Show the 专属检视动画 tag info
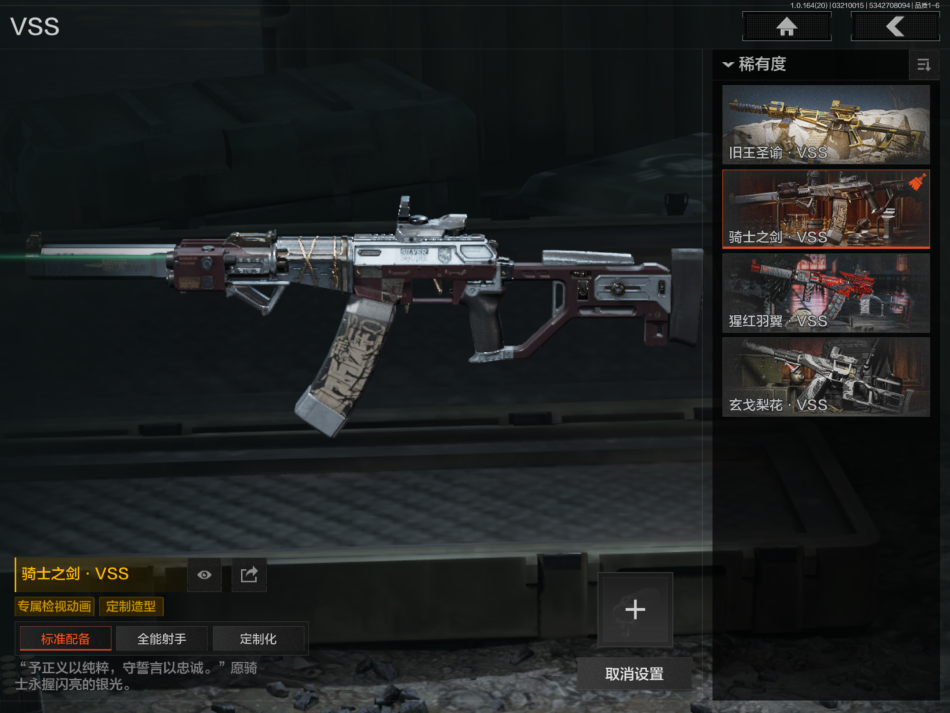The image size is (950, 713). point(55,606)
